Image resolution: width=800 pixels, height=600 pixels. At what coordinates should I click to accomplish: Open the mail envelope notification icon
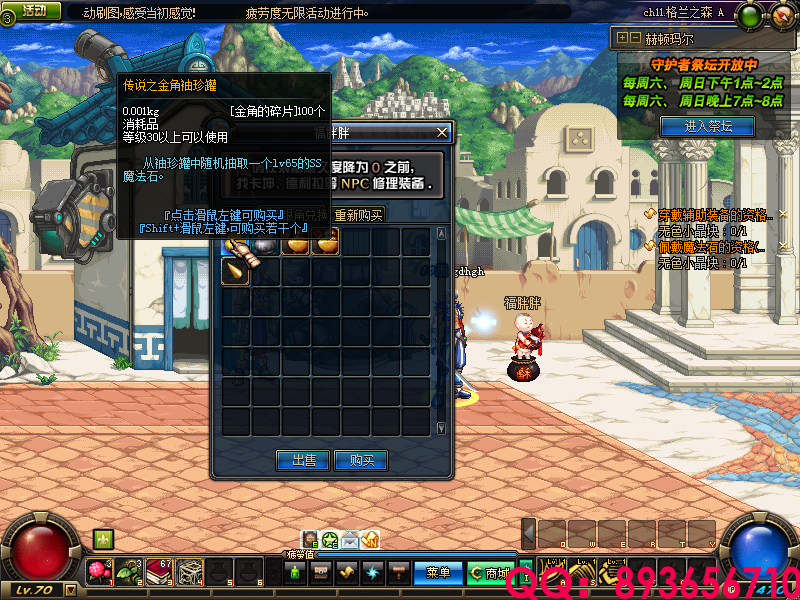point(350,540)
